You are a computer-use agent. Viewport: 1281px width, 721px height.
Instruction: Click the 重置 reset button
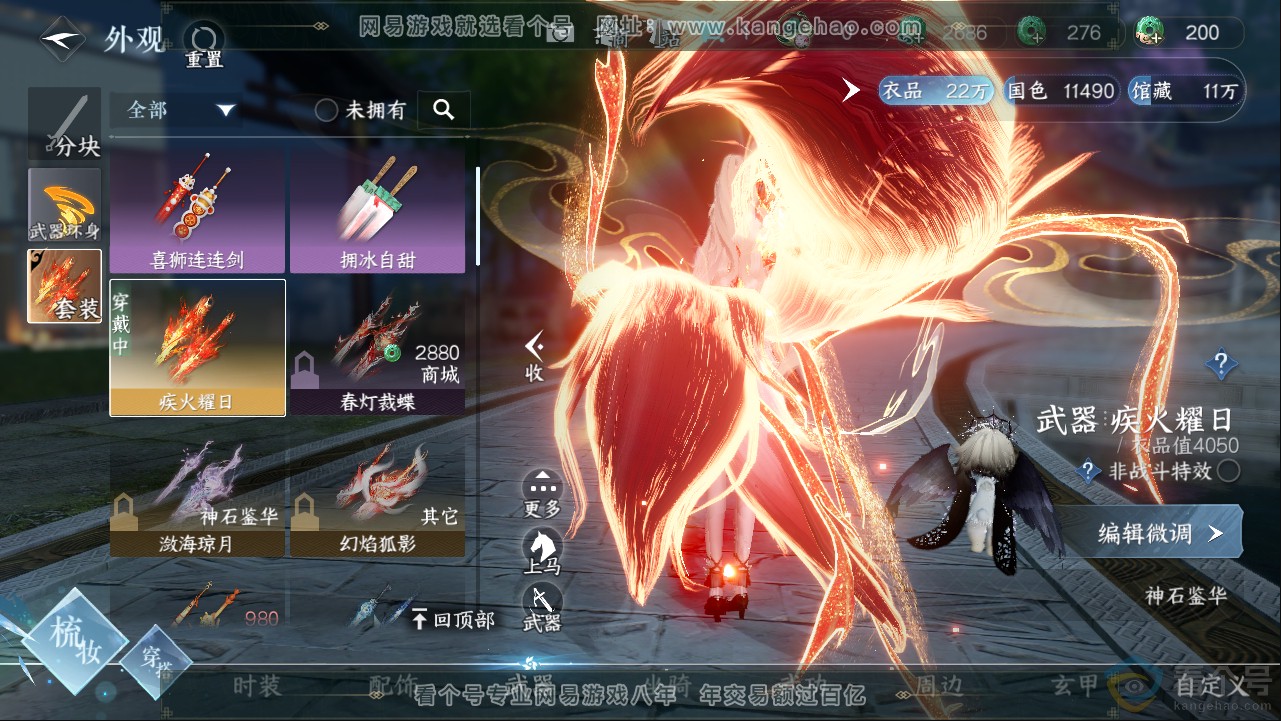point(204,44)
